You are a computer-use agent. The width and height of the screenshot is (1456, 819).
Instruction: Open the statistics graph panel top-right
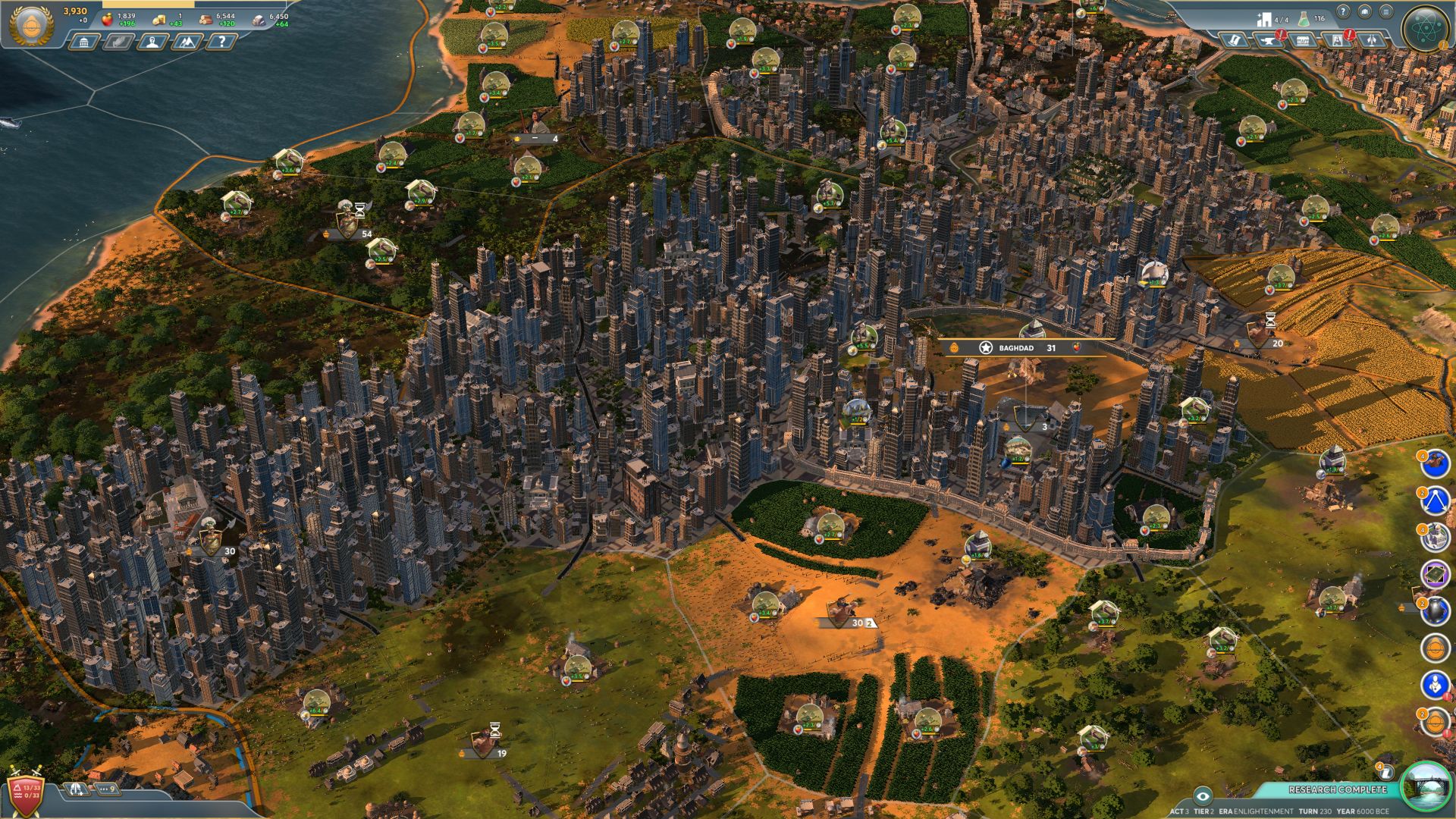pos(1365,11)
